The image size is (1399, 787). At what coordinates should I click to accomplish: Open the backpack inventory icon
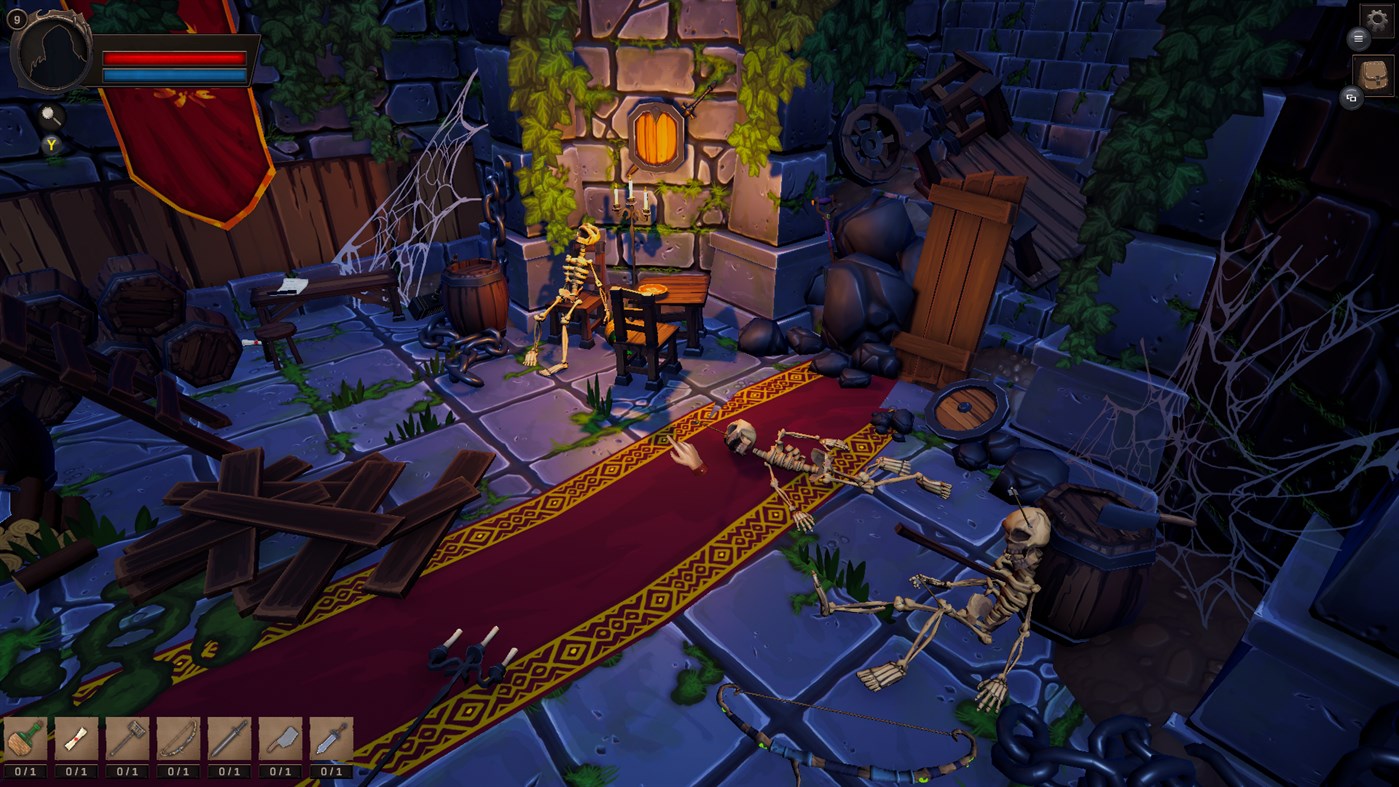click(x=1376, y=73)
